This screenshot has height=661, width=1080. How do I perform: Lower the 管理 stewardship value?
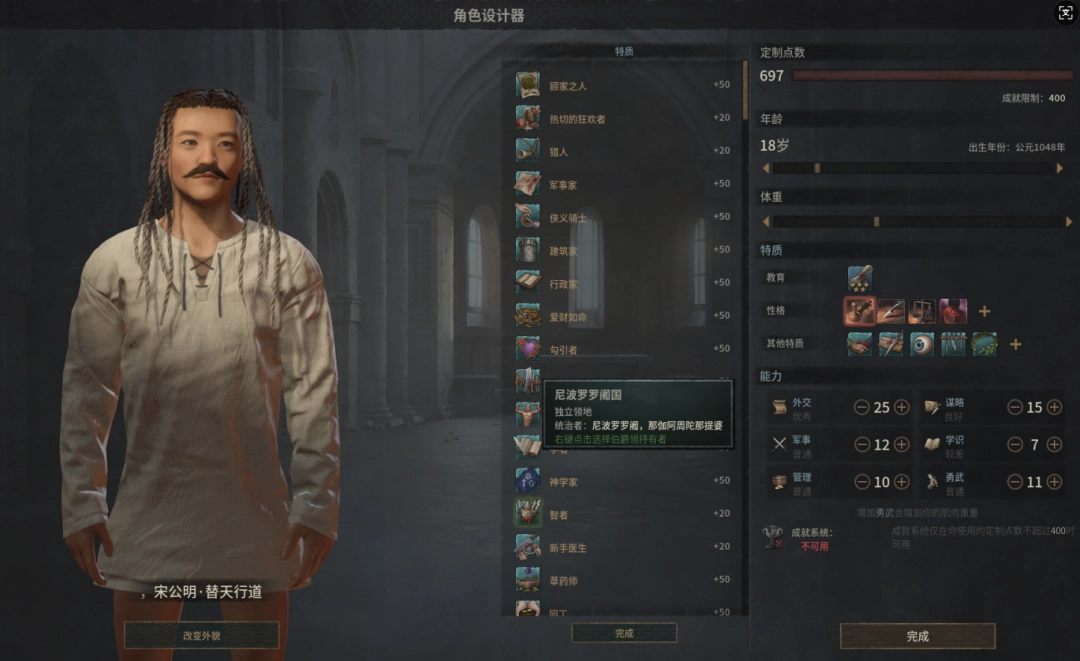click(861, 482)
